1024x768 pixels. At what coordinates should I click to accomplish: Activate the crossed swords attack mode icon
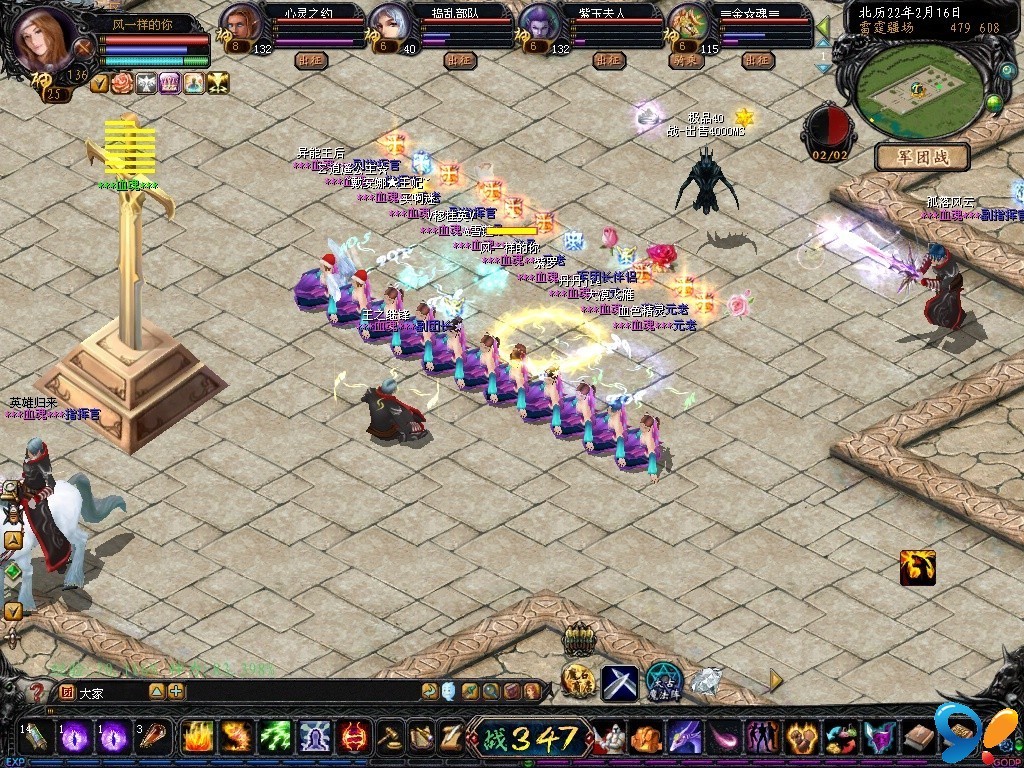coord(619,682)
